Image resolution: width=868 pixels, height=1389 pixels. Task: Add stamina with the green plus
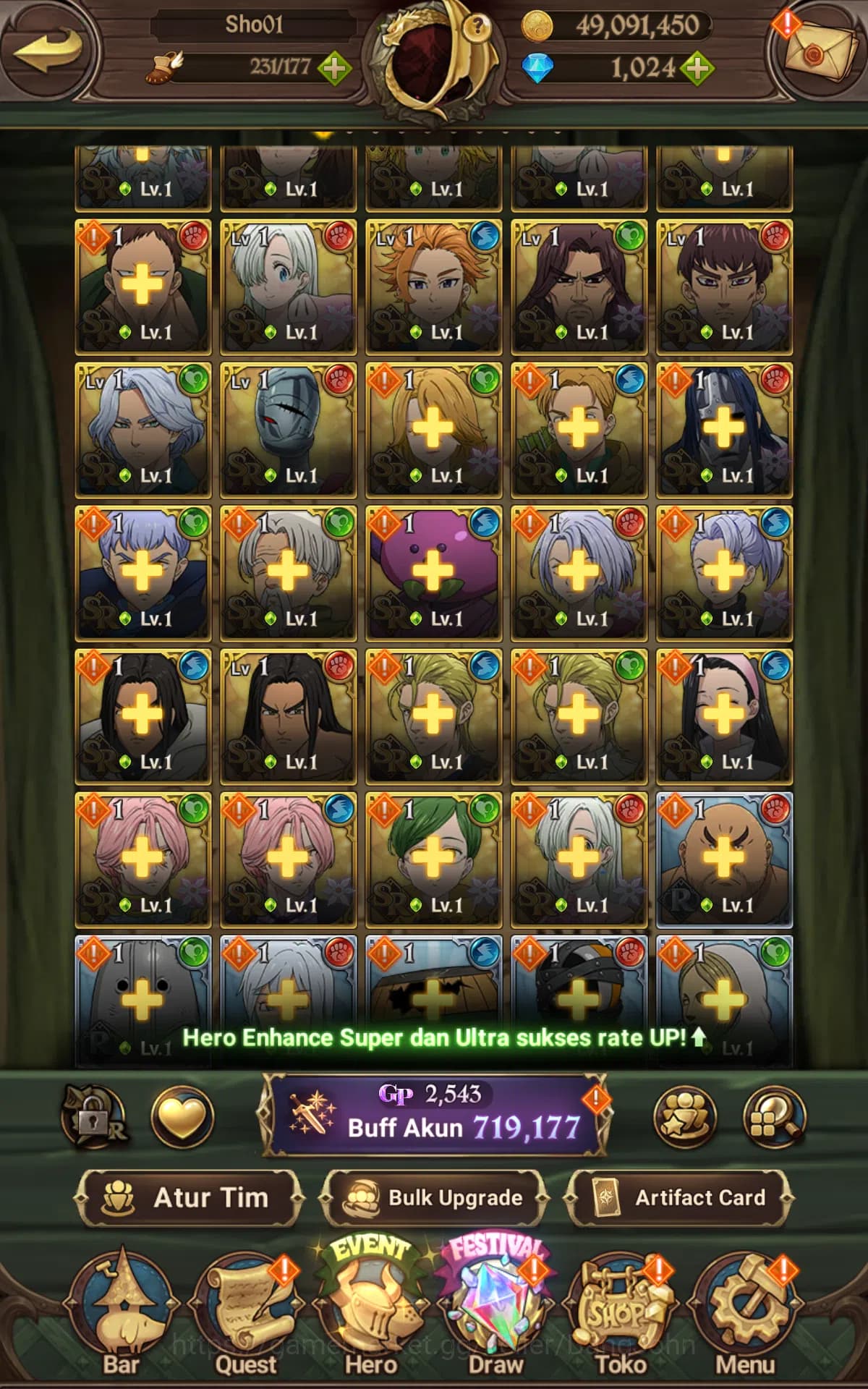tap(334, 68)
